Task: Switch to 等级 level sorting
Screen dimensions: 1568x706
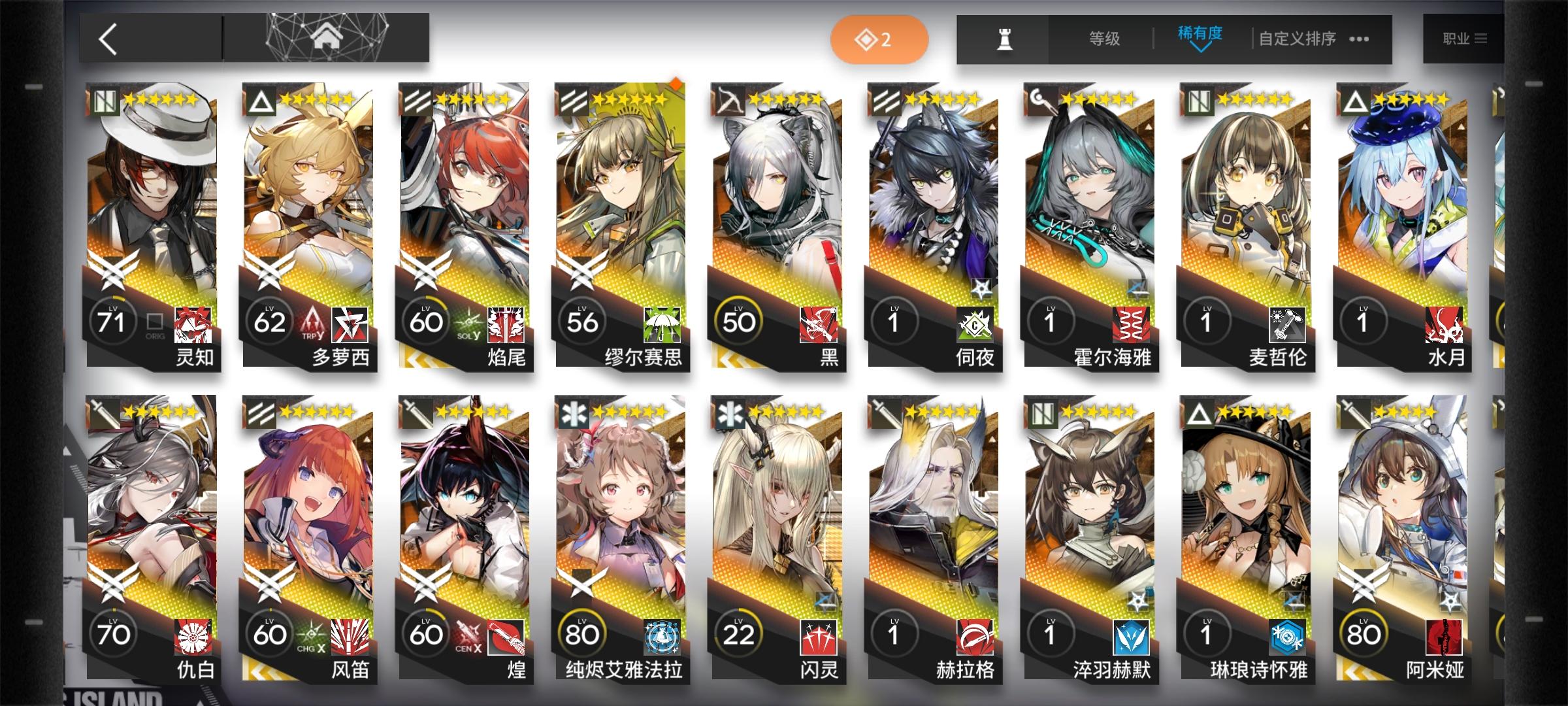Action: point(1105,39)
